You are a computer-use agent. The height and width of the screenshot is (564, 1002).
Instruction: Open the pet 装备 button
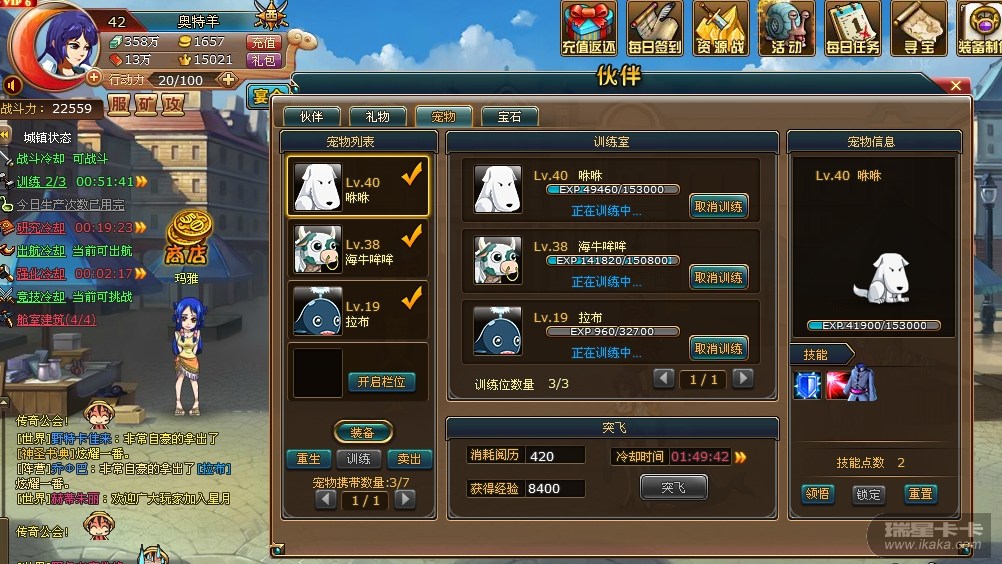pyautogui.click(x=362, y=433)
